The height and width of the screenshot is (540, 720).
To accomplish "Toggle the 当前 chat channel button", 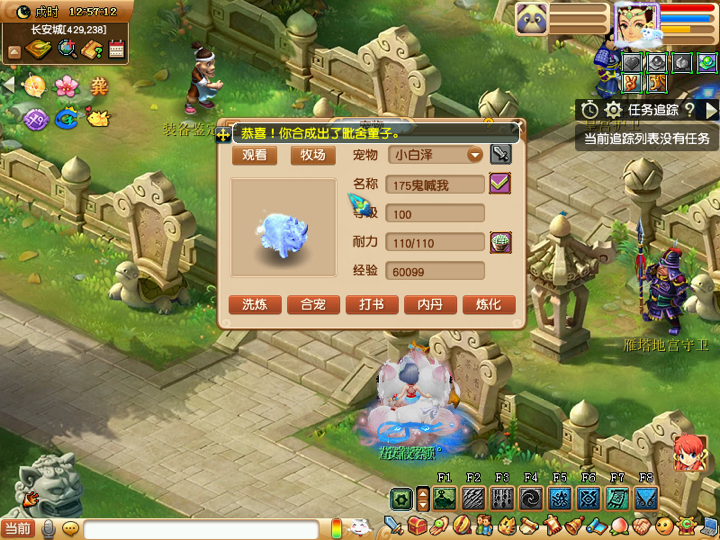I will [x=17, y=527].
